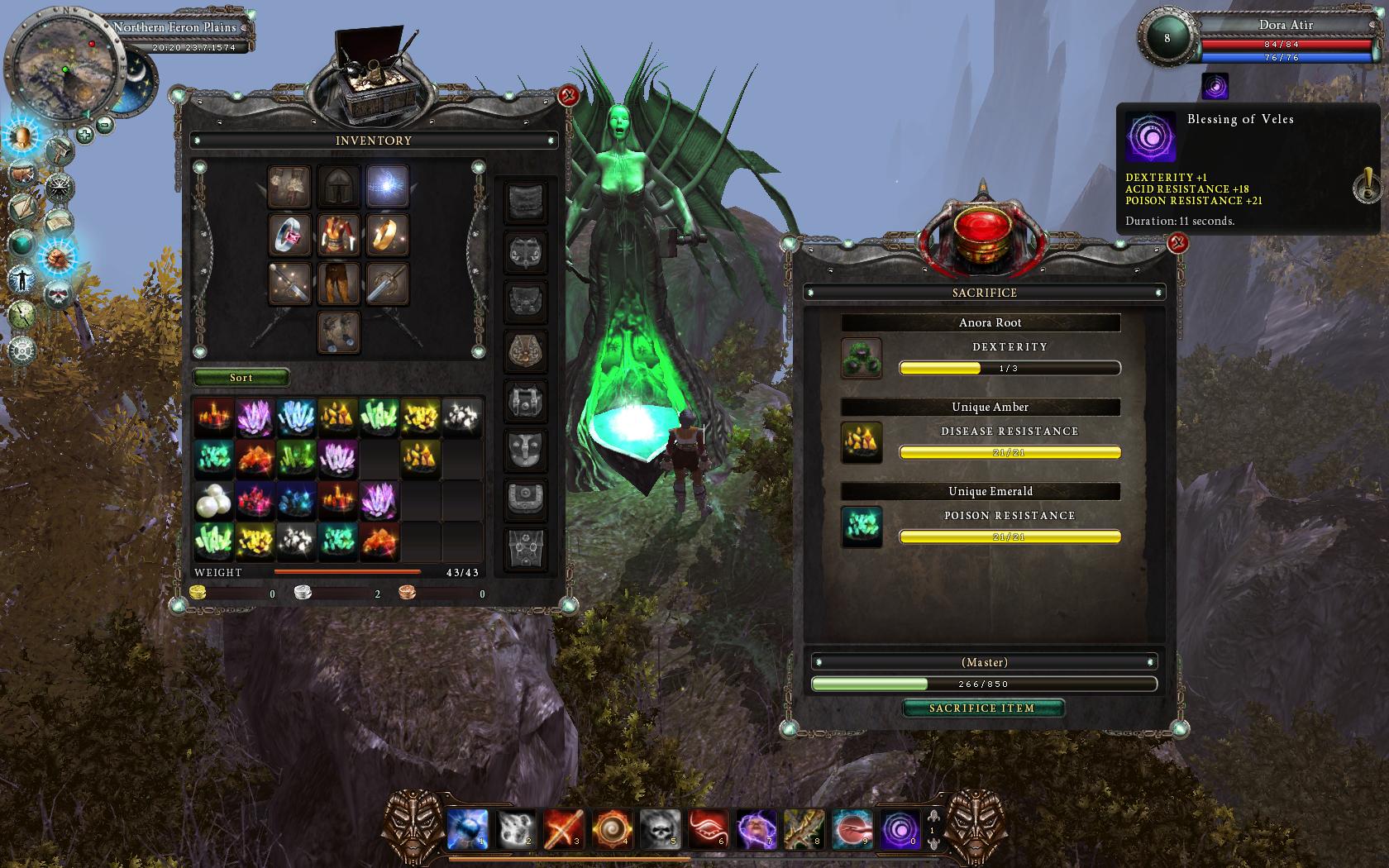Click the Sacrifice Item button
This screenshot has height=868, width=1389.
click(x=982, y=708)
